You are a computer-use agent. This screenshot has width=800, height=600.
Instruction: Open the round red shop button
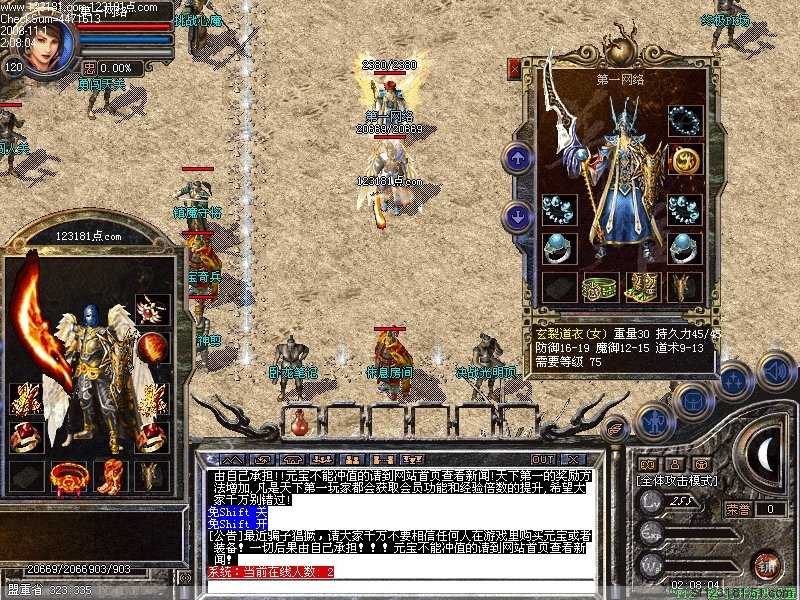pos(767,565)
